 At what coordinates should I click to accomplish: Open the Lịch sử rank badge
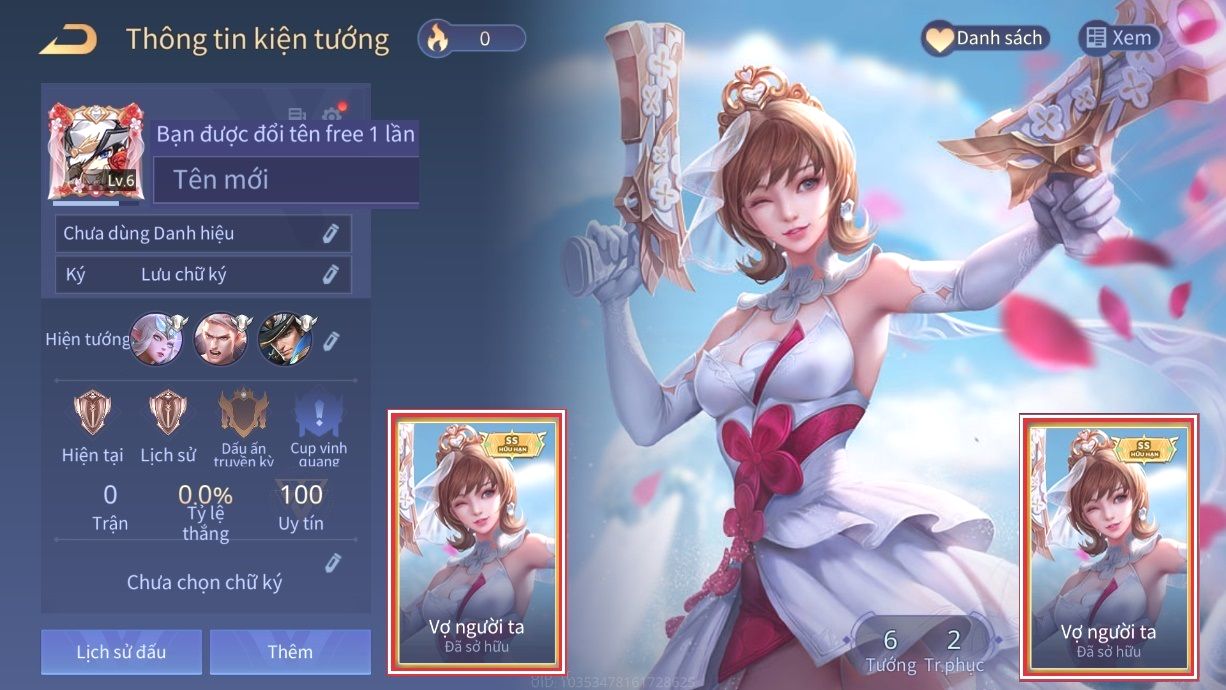168,425
